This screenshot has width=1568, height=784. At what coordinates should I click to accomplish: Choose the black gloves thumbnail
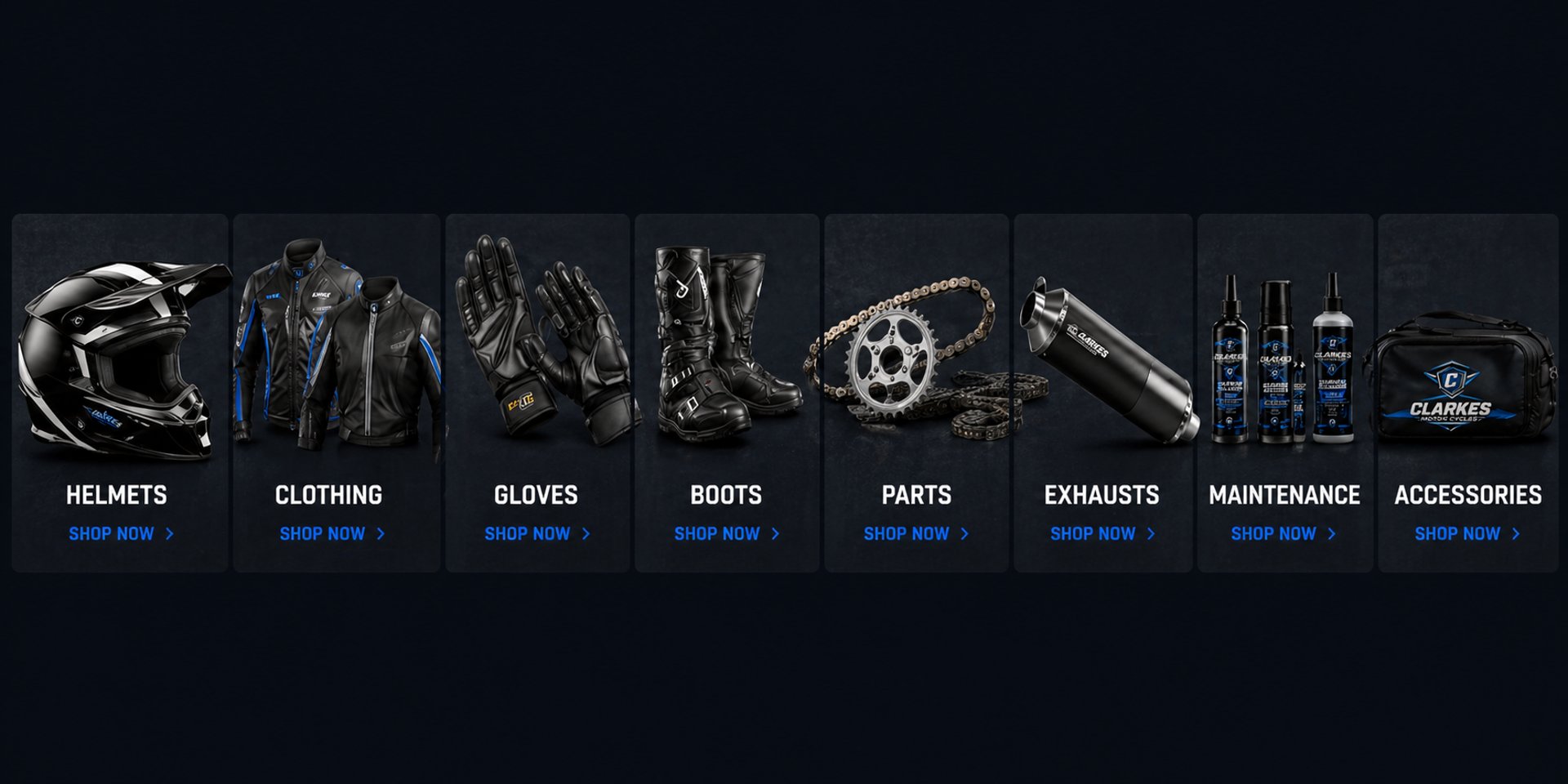coord(539,339)
